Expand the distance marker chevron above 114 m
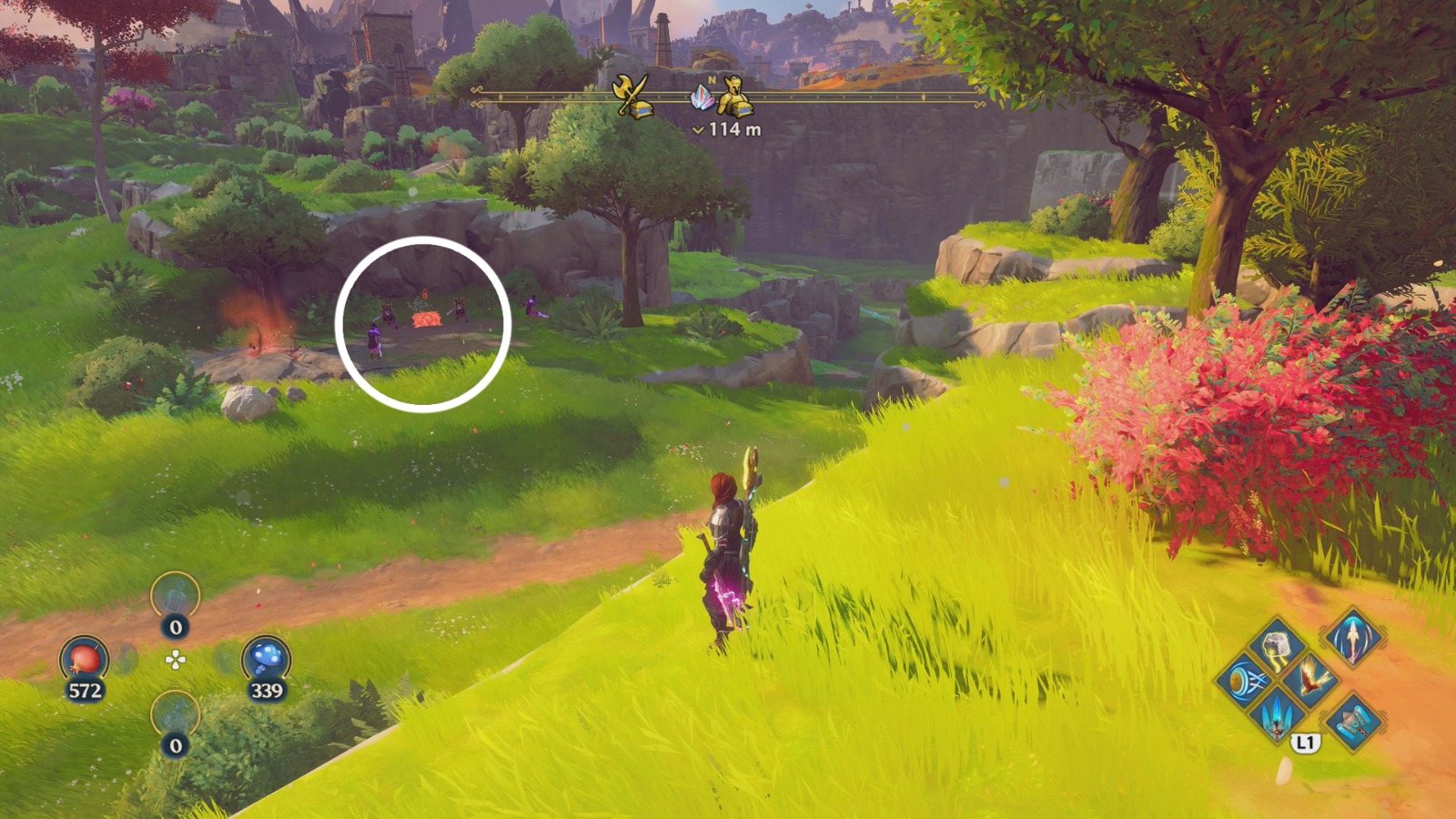This screenshot has width=1456, height=819. 698,130
